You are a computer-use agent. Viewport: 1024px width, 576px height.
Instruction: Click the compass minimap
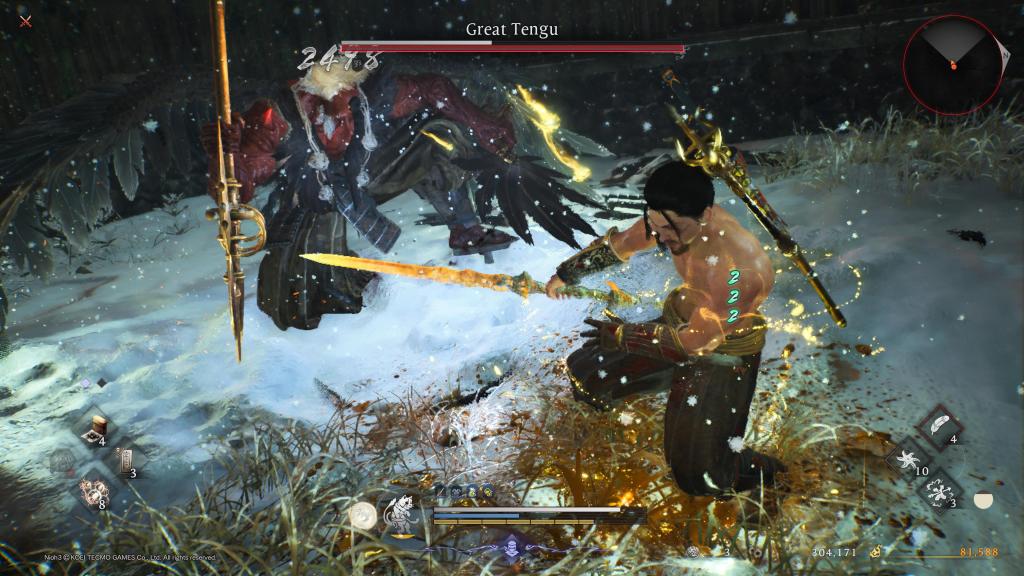(x=953, y=63)
